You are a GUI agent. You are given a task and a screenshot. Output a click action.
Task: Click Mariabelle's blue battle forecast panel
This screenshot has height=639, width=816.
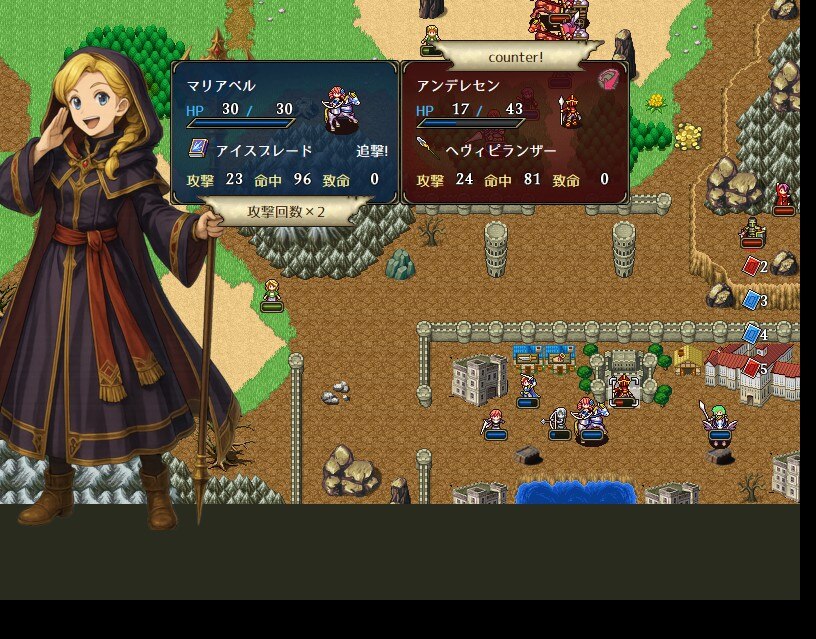[285, 132]
